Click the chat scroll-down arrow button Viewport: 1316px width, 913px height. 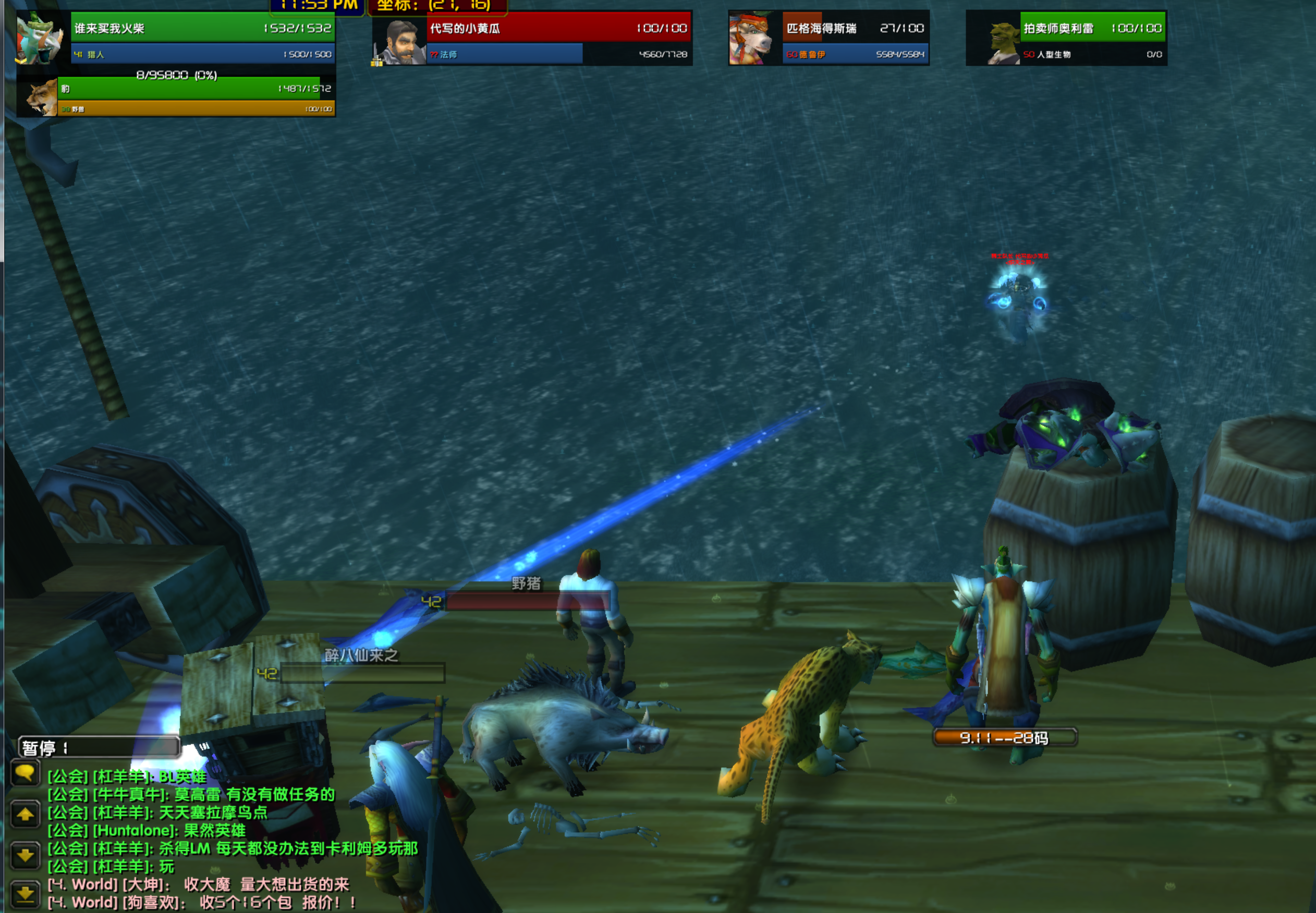pos(25,855)
